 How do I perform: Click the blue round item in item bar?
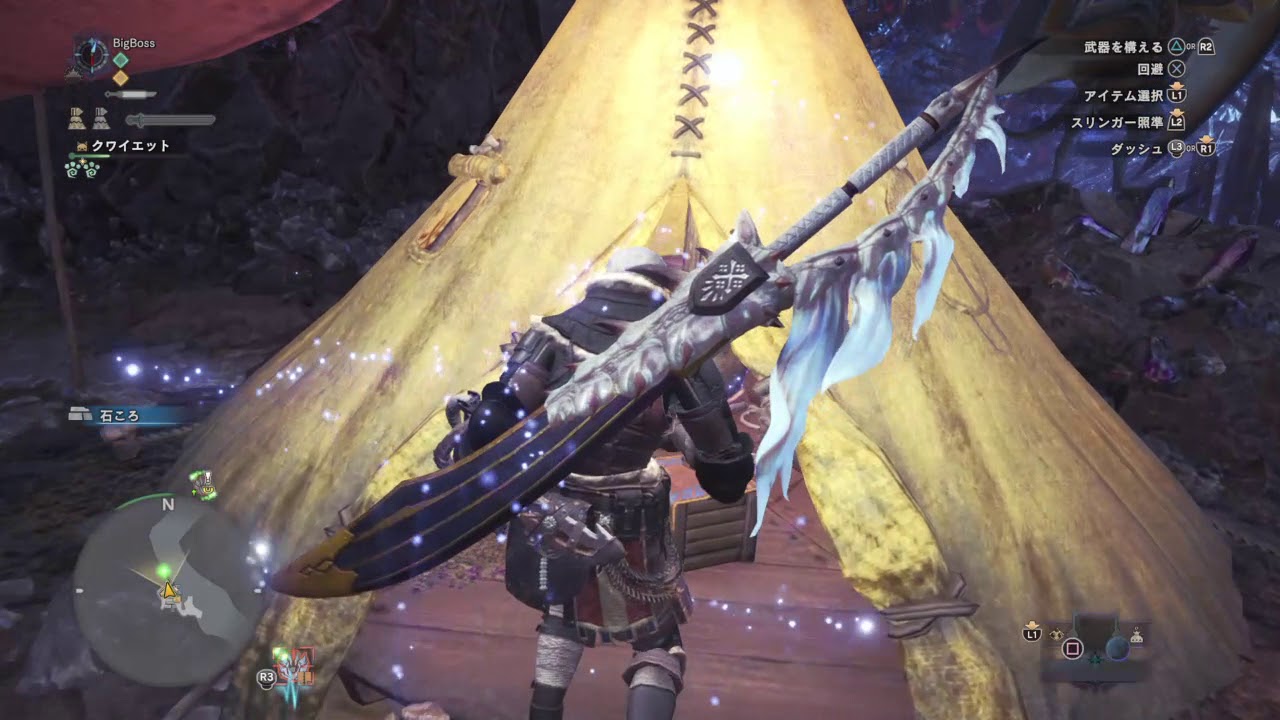1117,648
